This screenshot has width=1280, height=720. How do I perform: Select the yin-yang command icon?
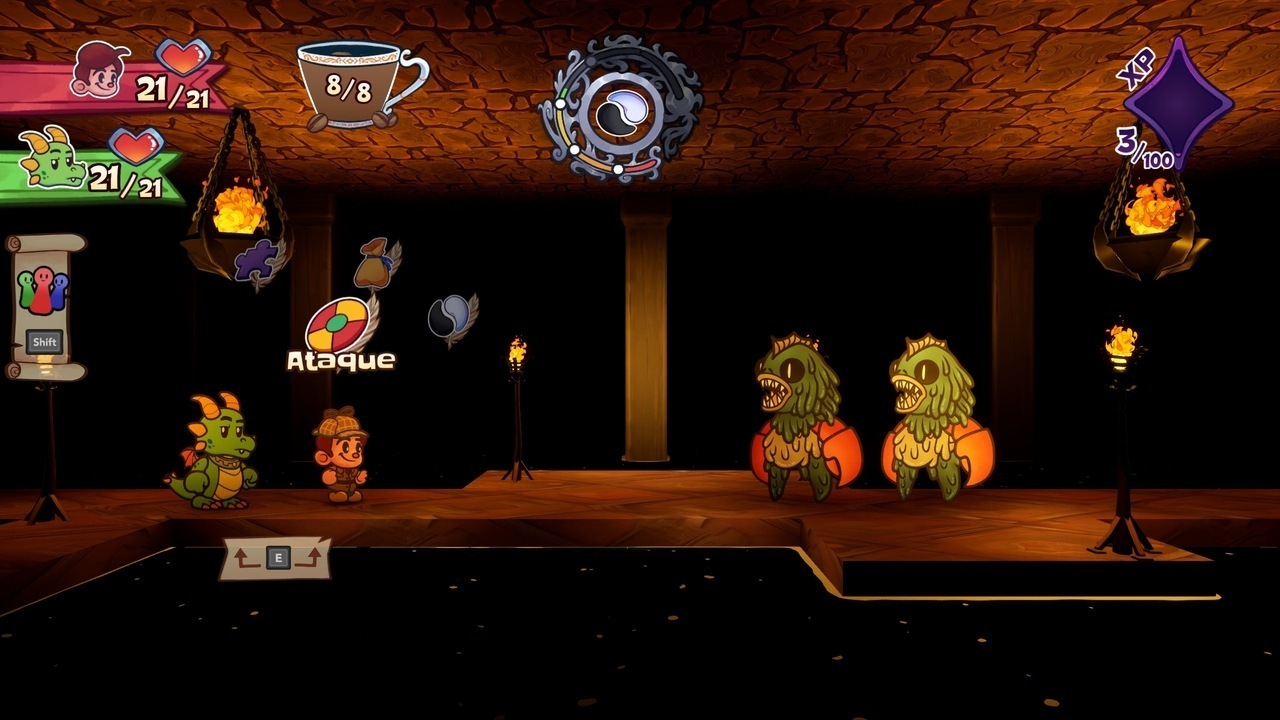447,318
